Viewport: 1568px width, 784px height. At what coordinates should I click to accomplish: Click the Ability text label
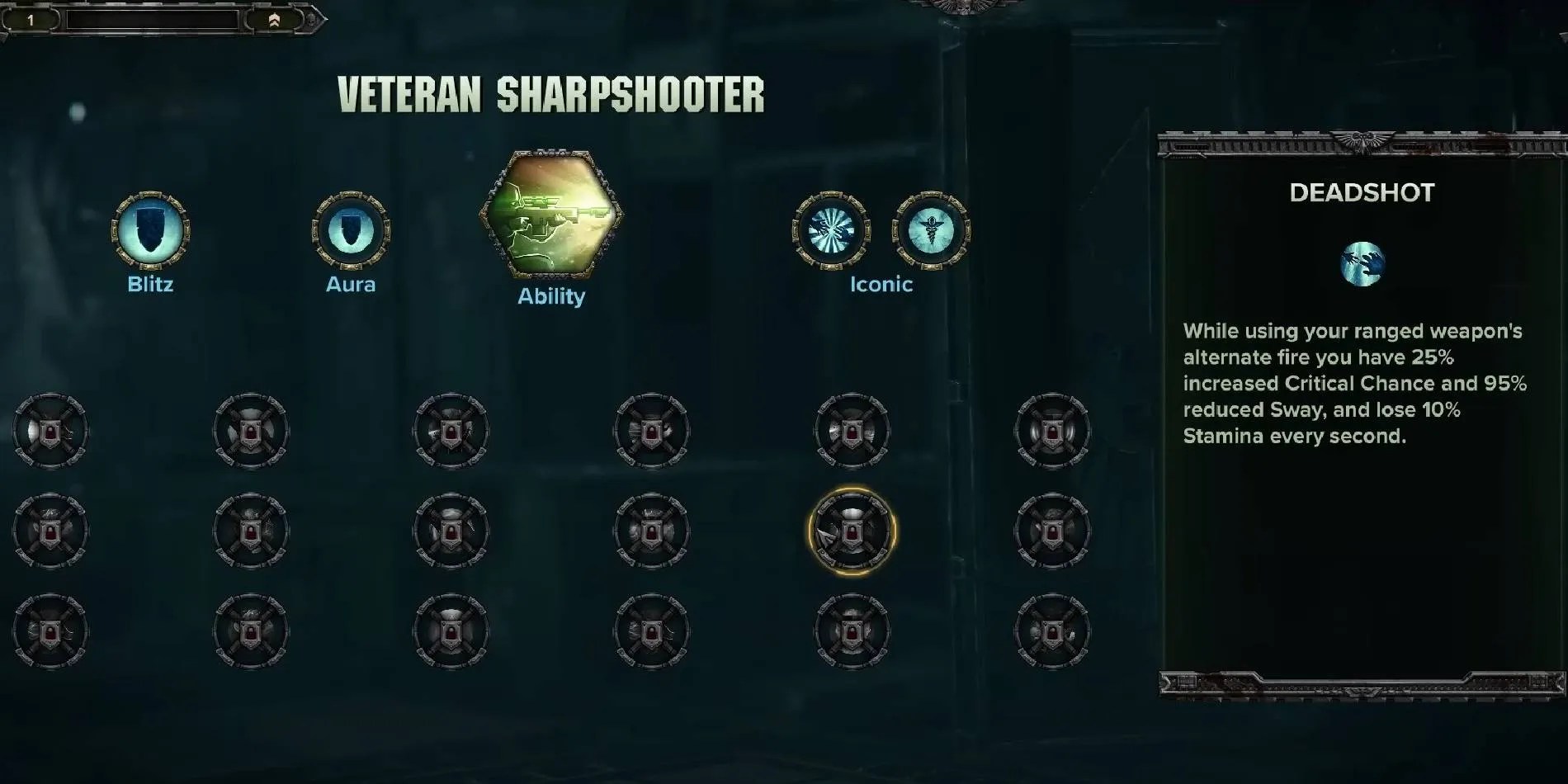[x=551, y=297]
